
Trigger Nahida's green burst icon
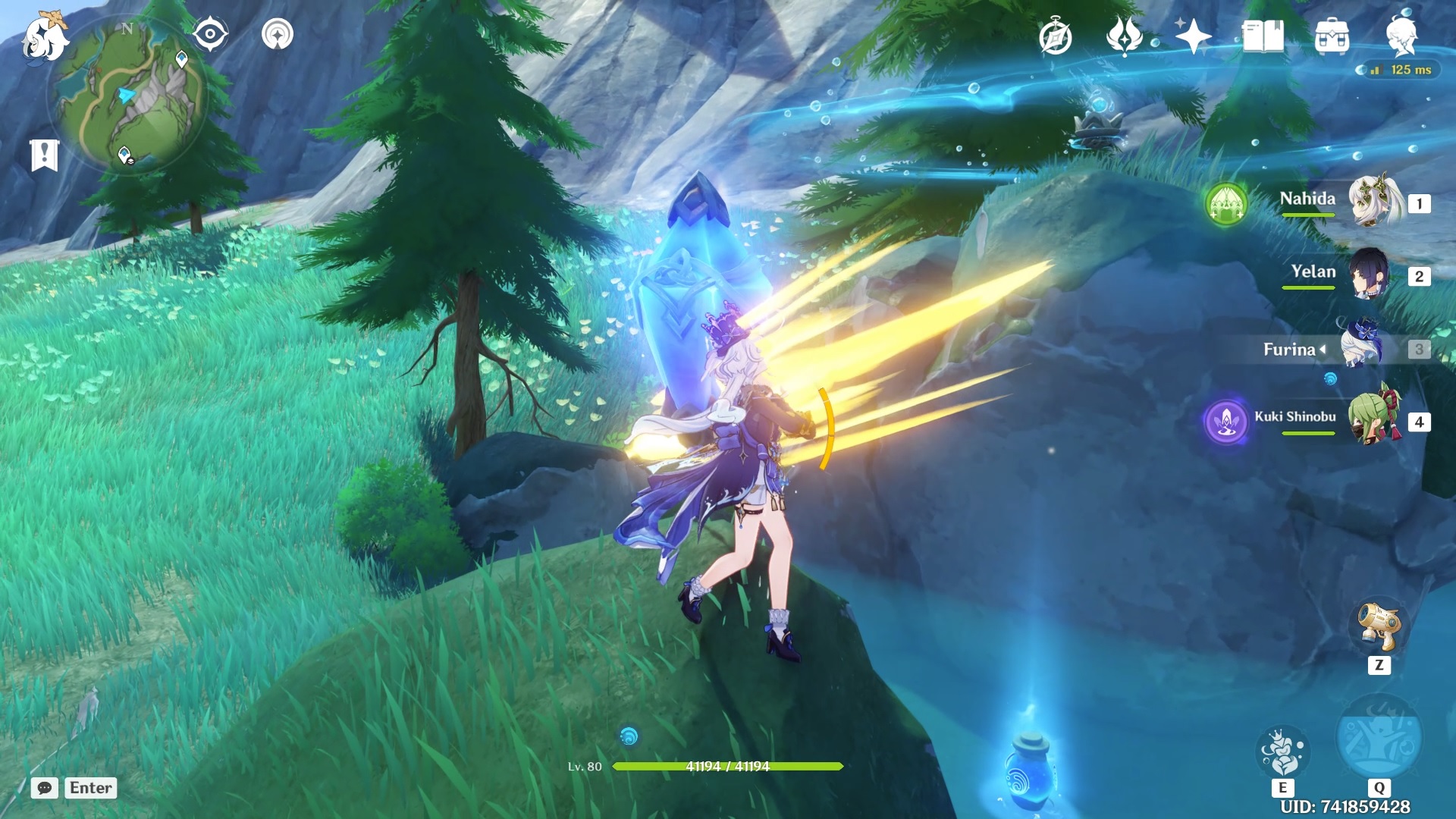(x=1226, y=204)
